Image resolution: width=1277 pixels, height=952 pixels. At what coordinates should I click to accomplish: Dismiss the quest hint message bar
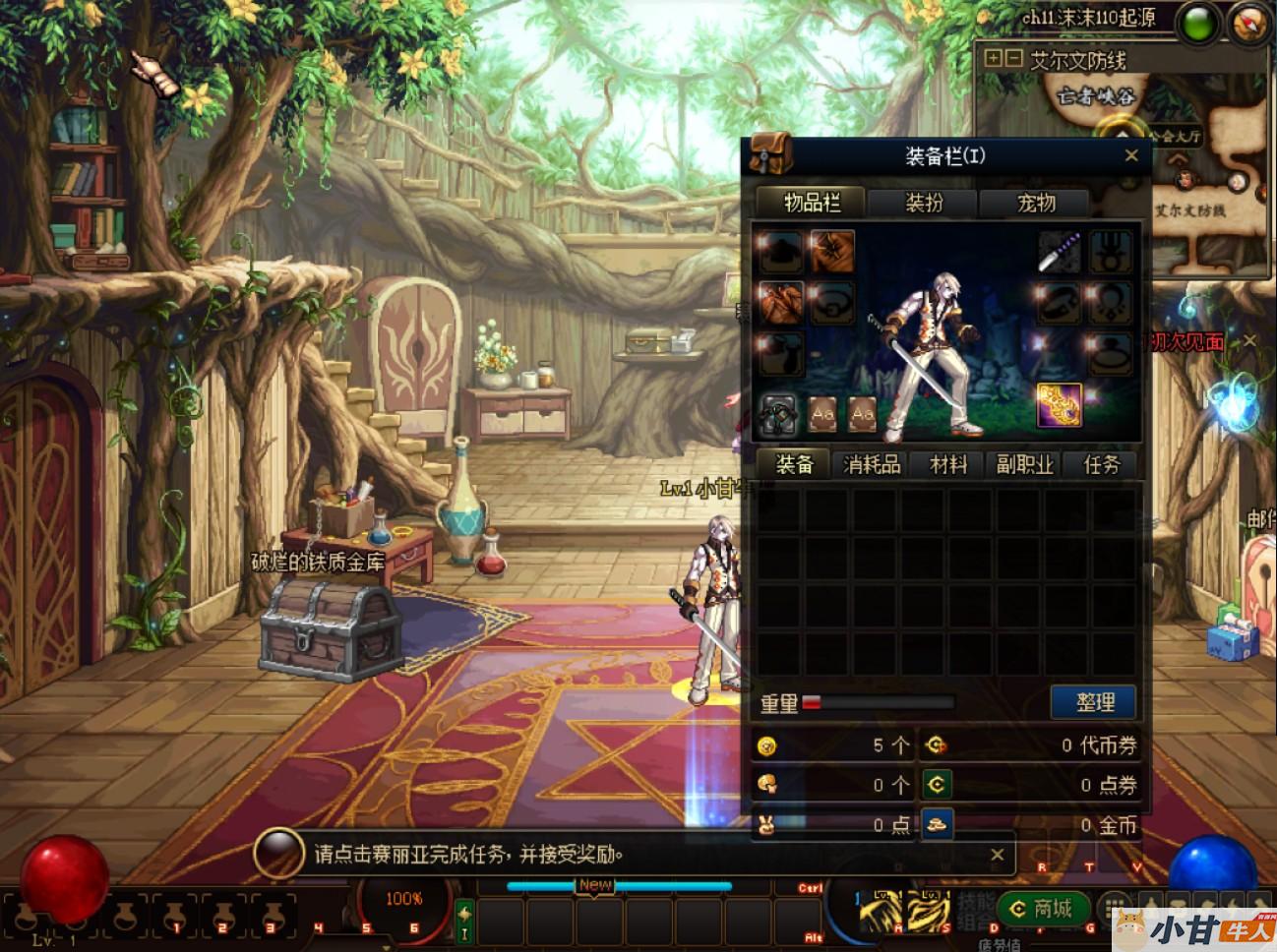[997, 855]
